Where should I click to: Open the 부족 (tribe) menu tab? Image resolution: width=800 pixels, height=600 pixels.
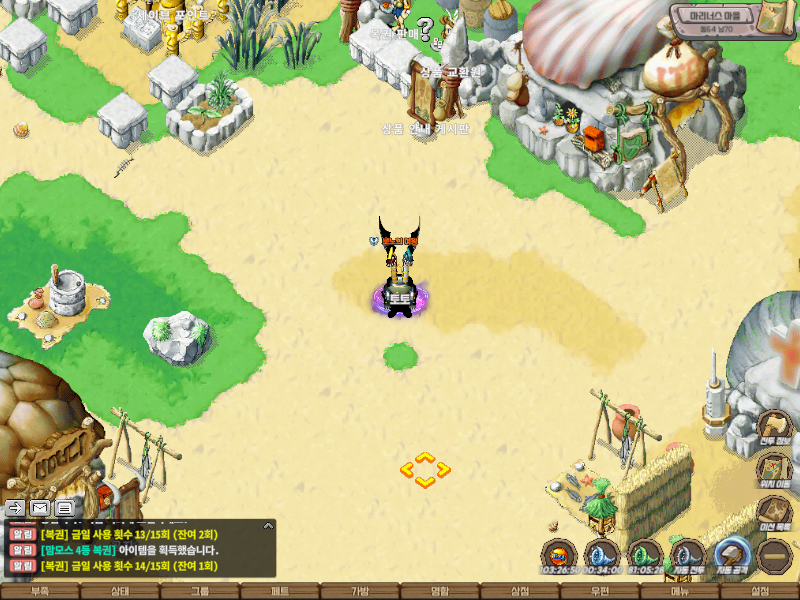pos(40,592)
